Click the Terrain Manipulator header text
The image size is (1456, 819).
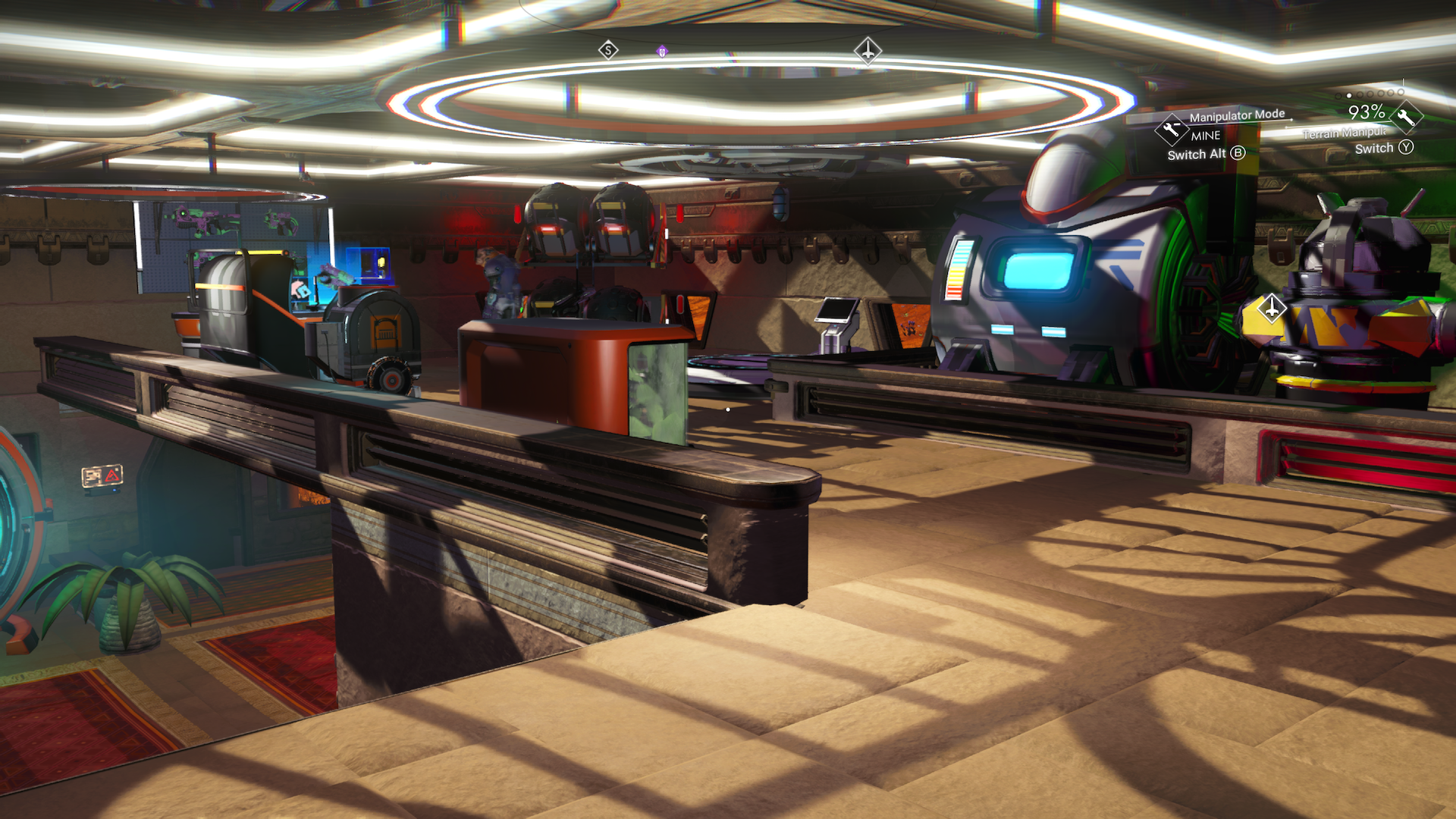[x=1346, y=133]
